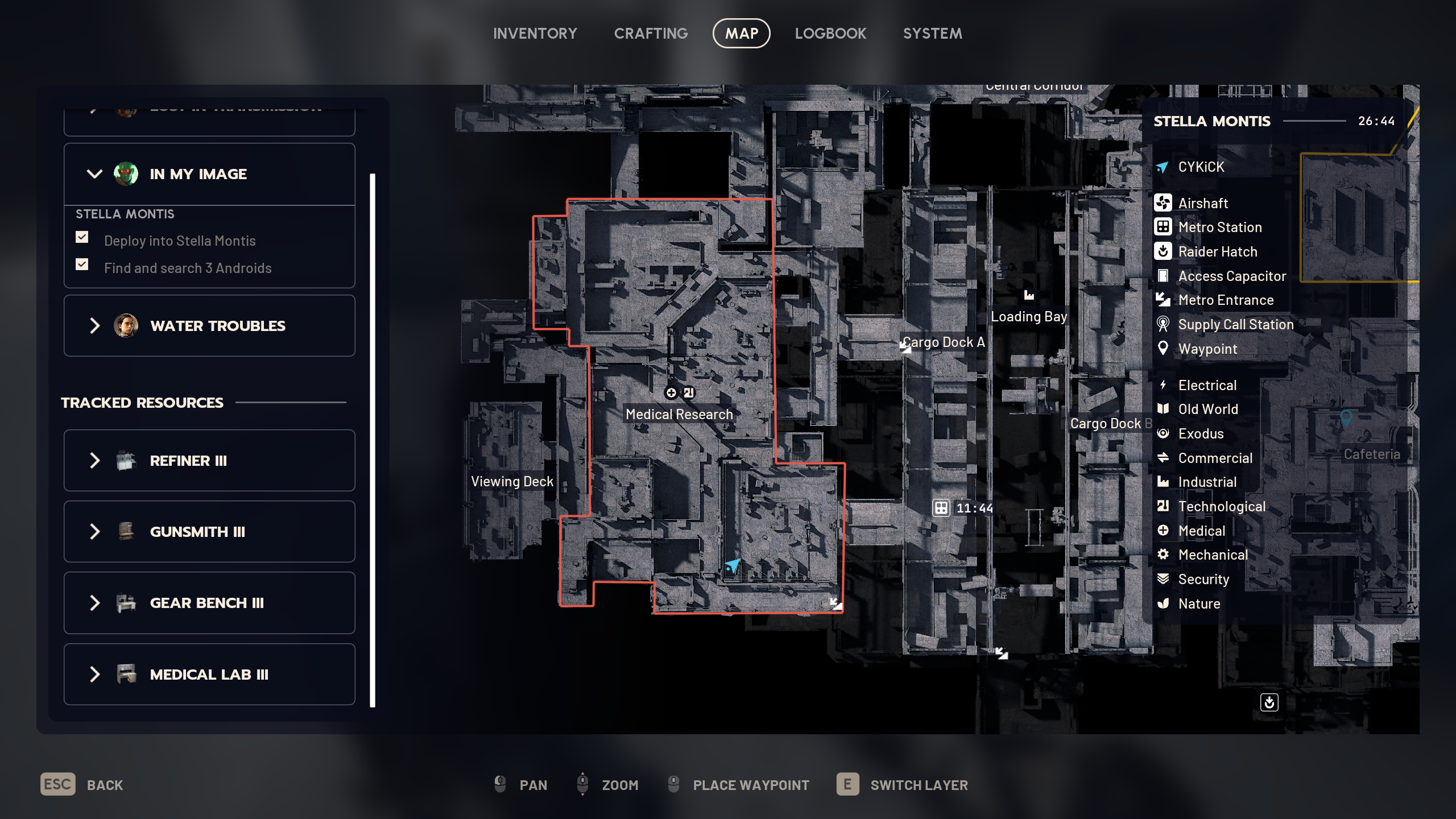
Task: Select the Supply Call Station icon
Action: point(1164,324)
